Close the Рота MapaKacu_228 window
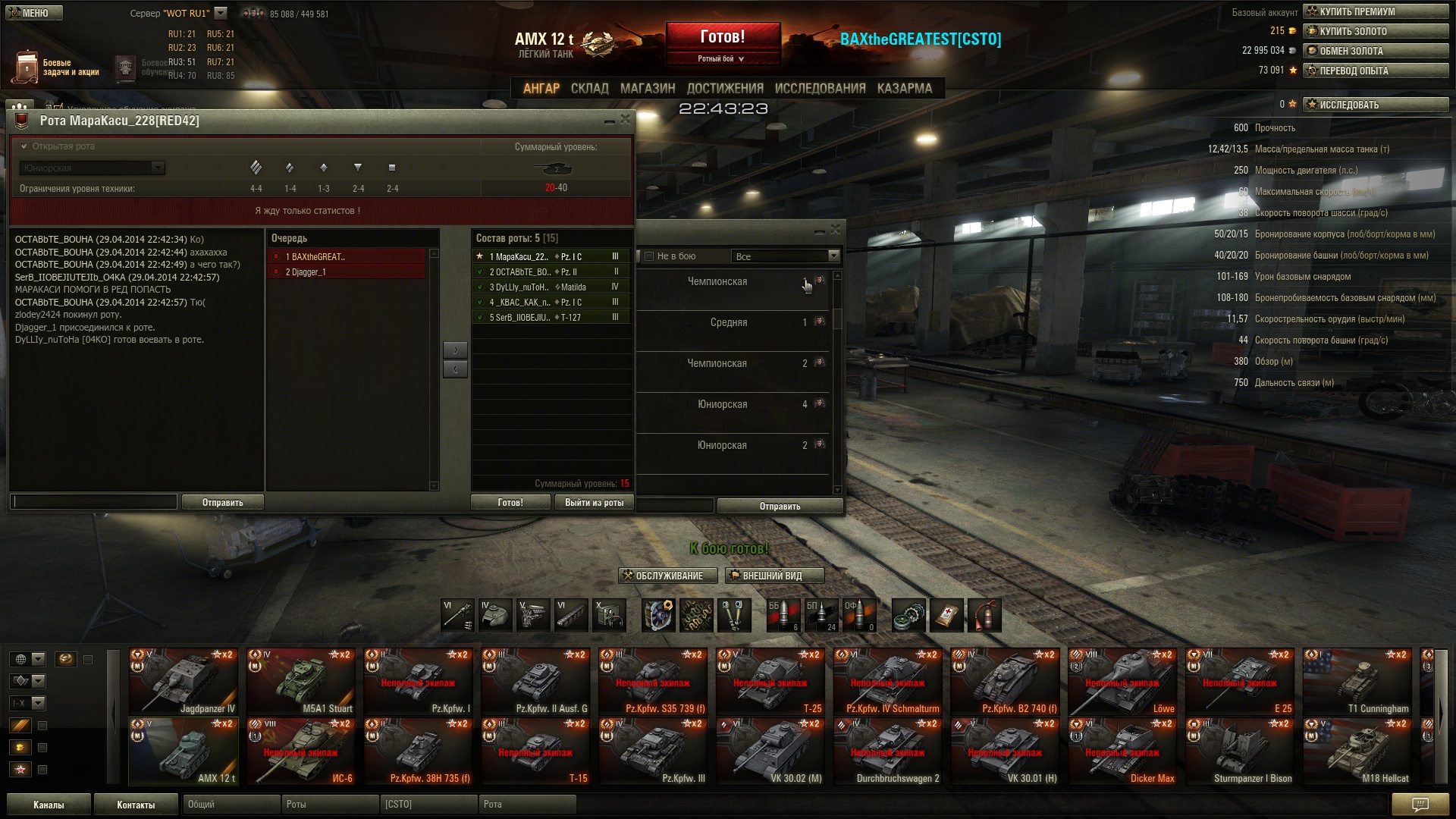This screenshot has height=819, width=1456. click(x=626, y=120)
